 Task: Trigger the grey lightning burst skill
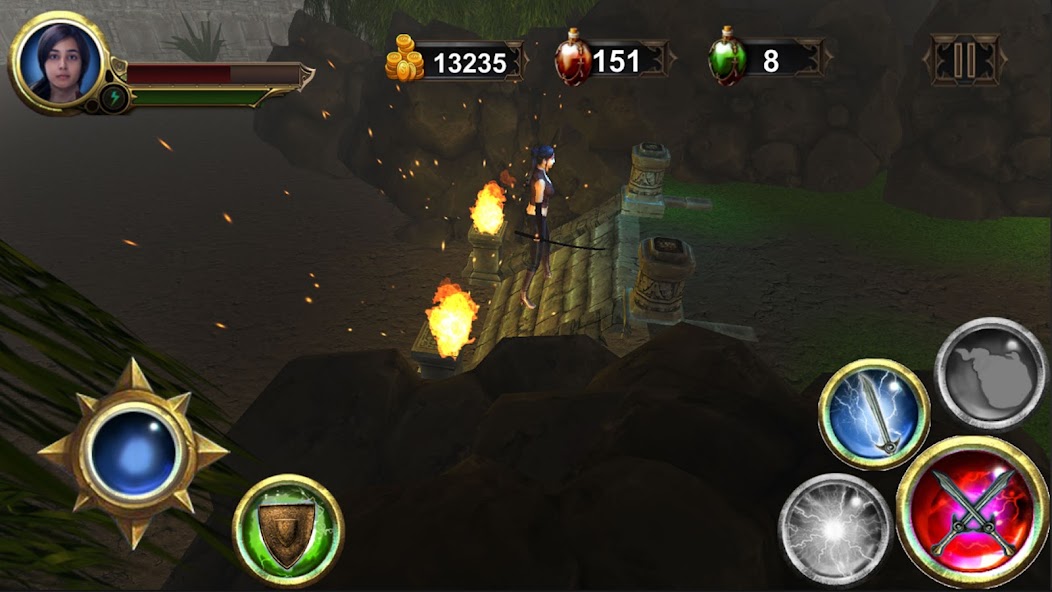[834, 528]
